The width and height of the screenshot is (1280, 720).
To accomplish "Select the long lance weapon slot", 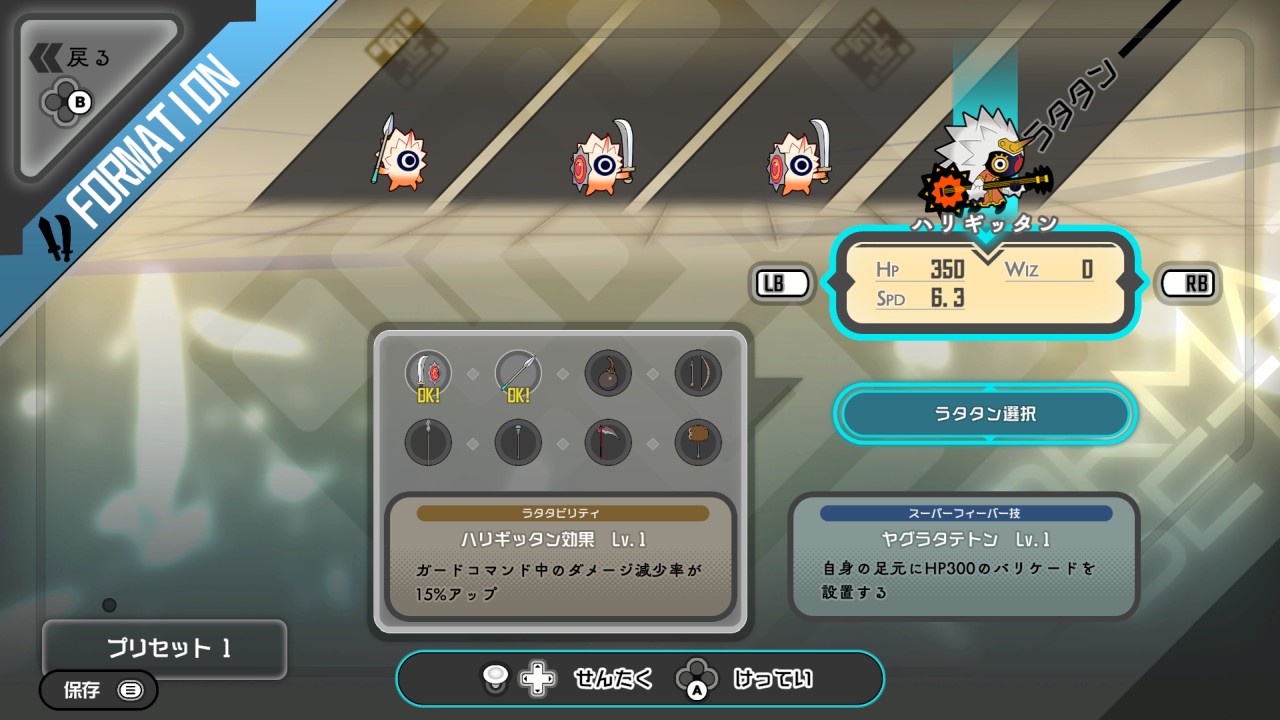I will [x=428, y=441].
